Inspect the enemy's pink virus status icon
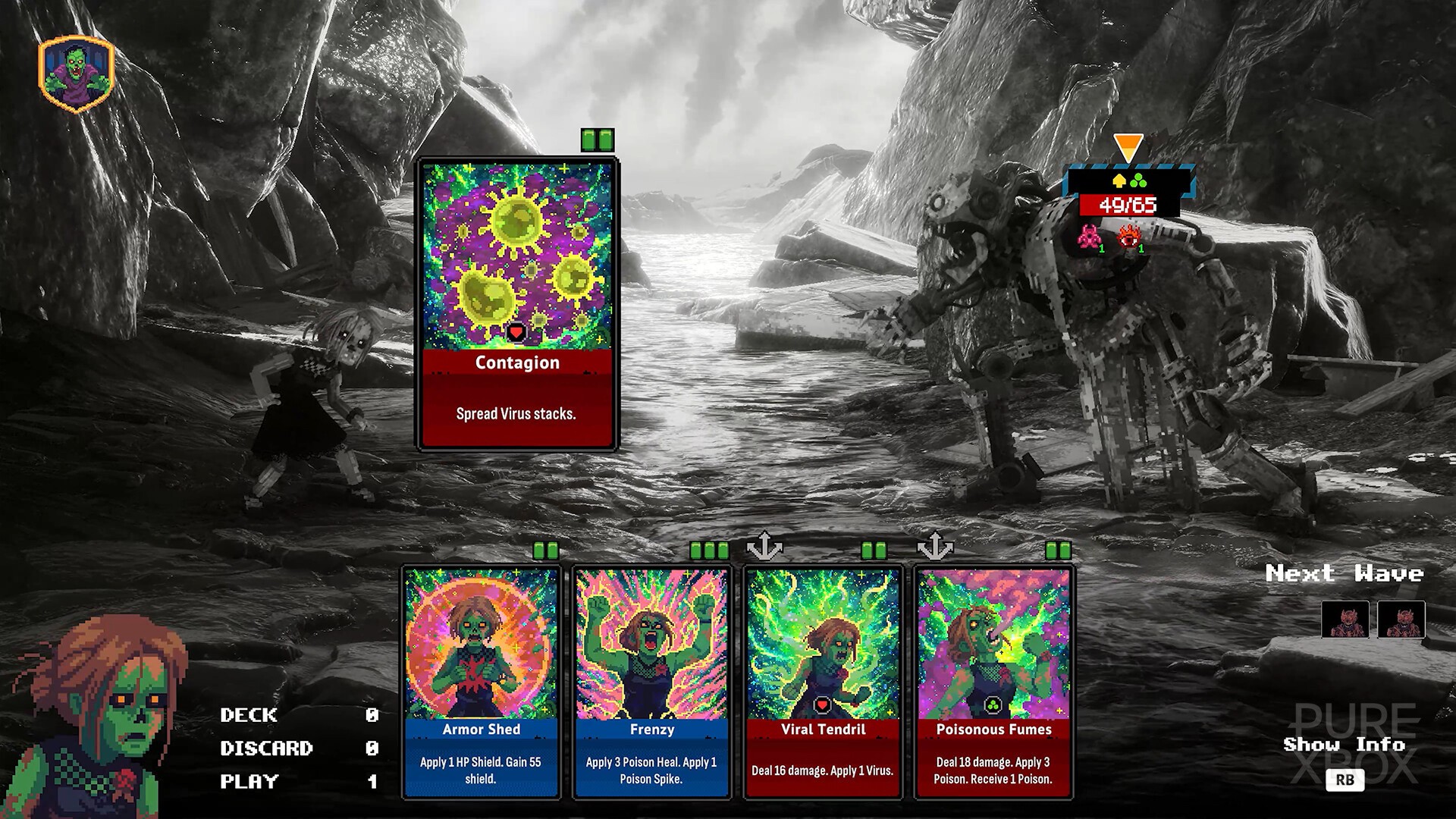Screen dimensions: 1456x819 point(1089,238)
